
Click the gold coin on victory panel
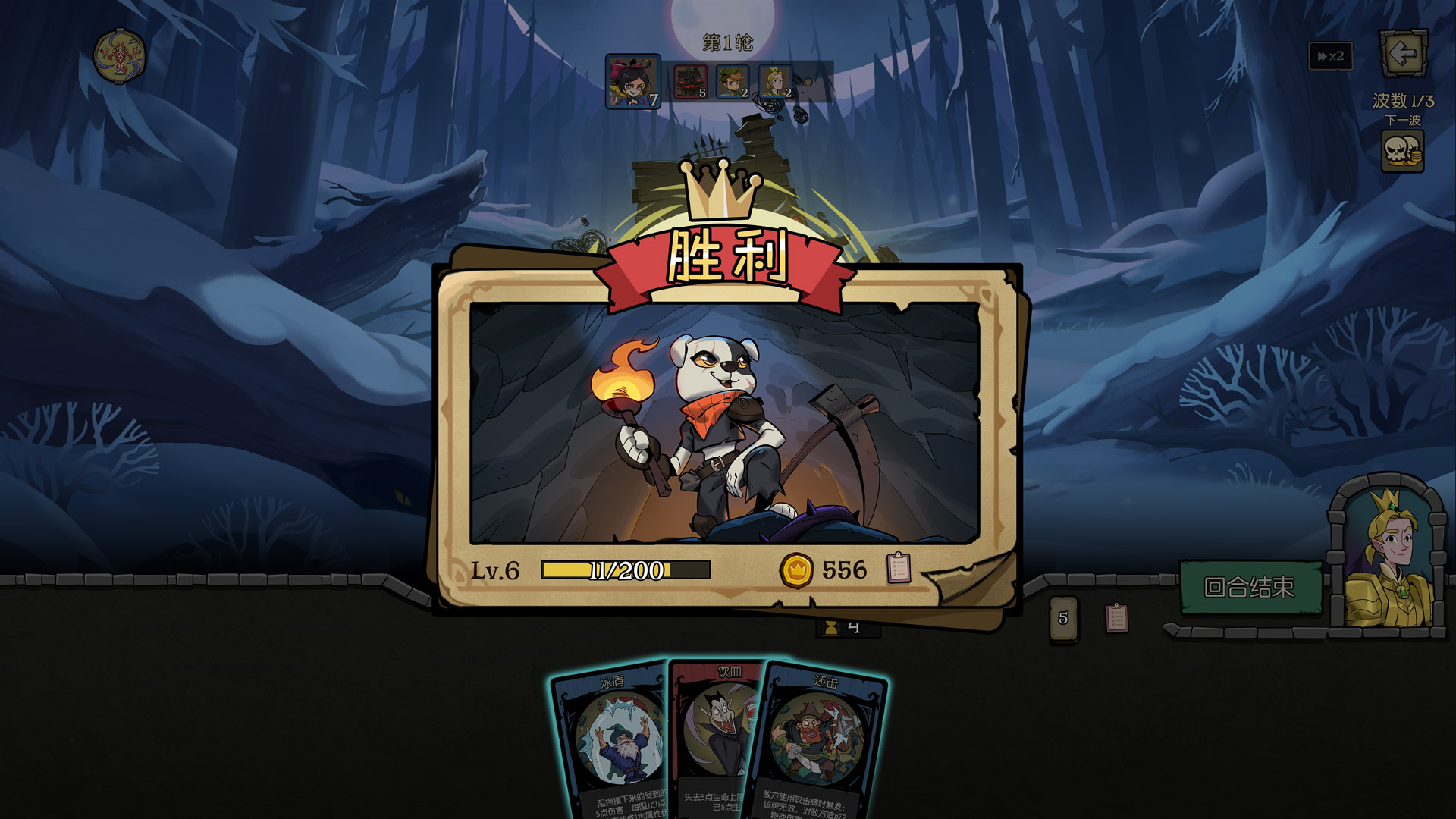click(796, 570)
